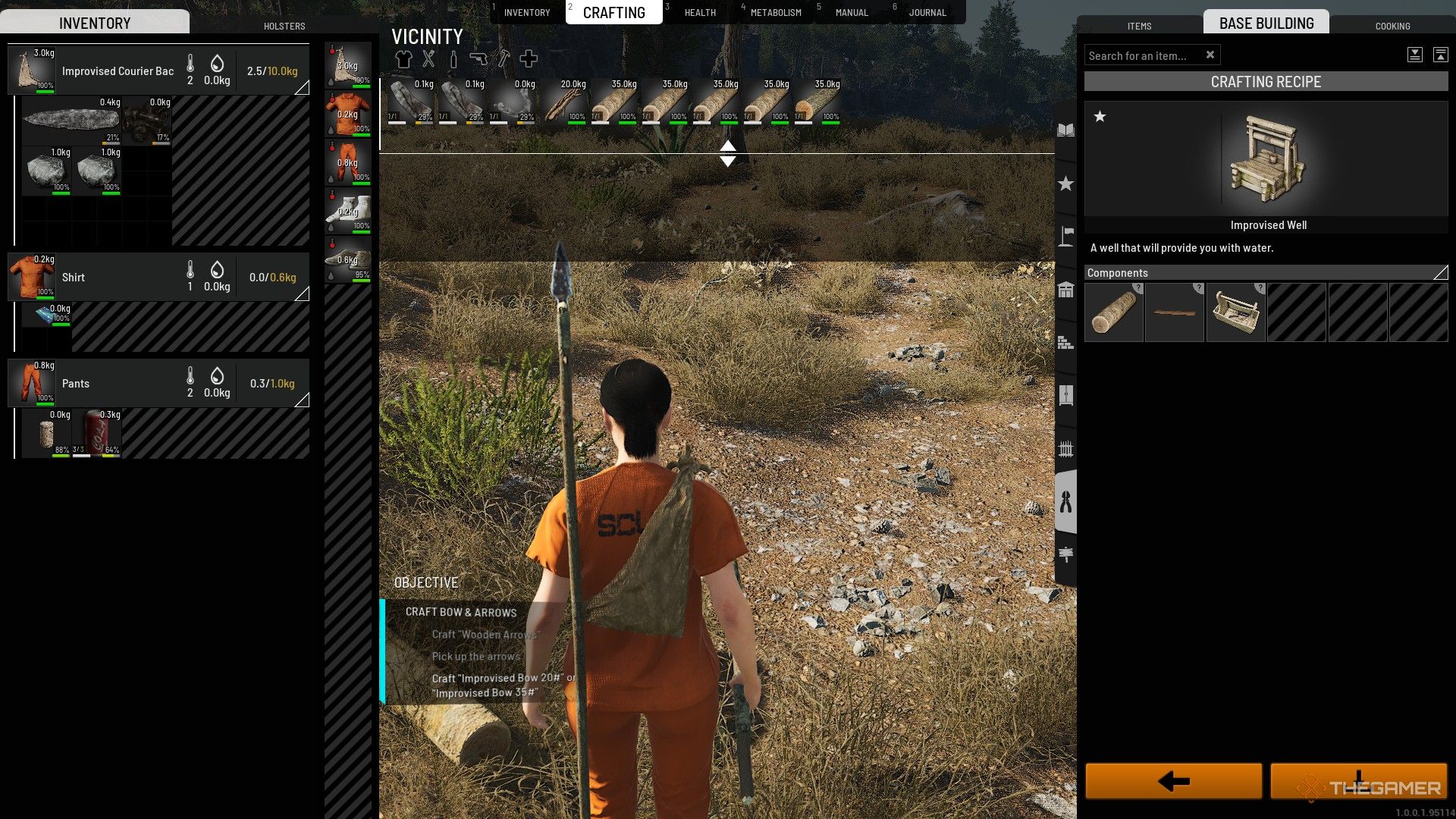
Task: Select the toolbox component slot
Action: (1235, 312)
